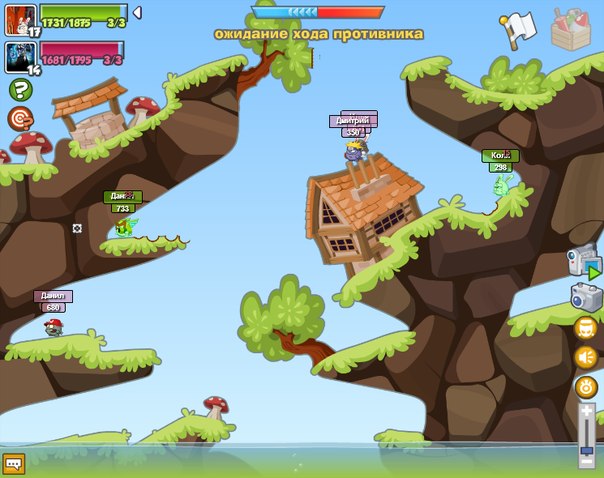Open the chat speech bubble
Image resolution: width=604 pixels, height=478 pixels.
[13, 464]
